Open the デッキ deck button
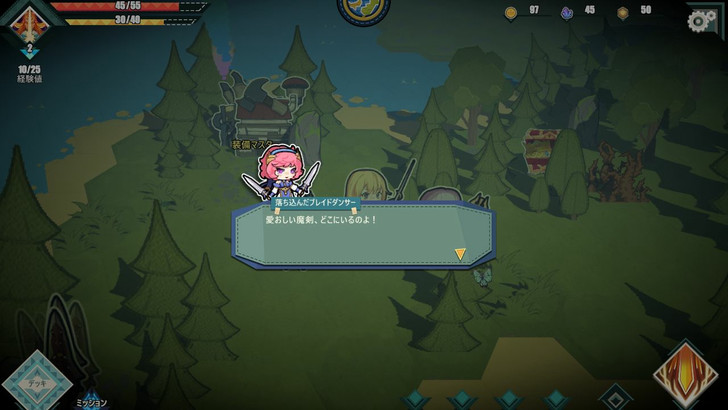The width and height of the screenshot is (728, 410). pyautogui.click(x=36, y=382)
